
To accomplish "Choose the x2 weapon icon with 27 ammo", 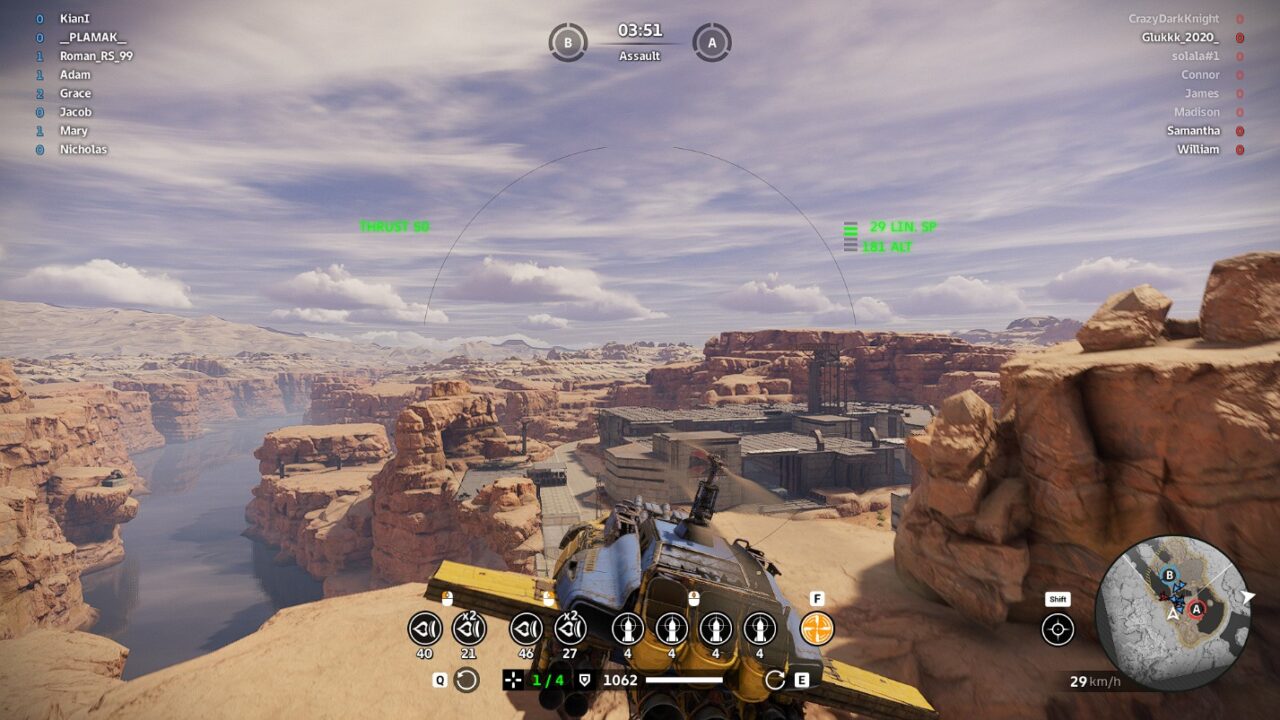I will (x=570, y=629).
